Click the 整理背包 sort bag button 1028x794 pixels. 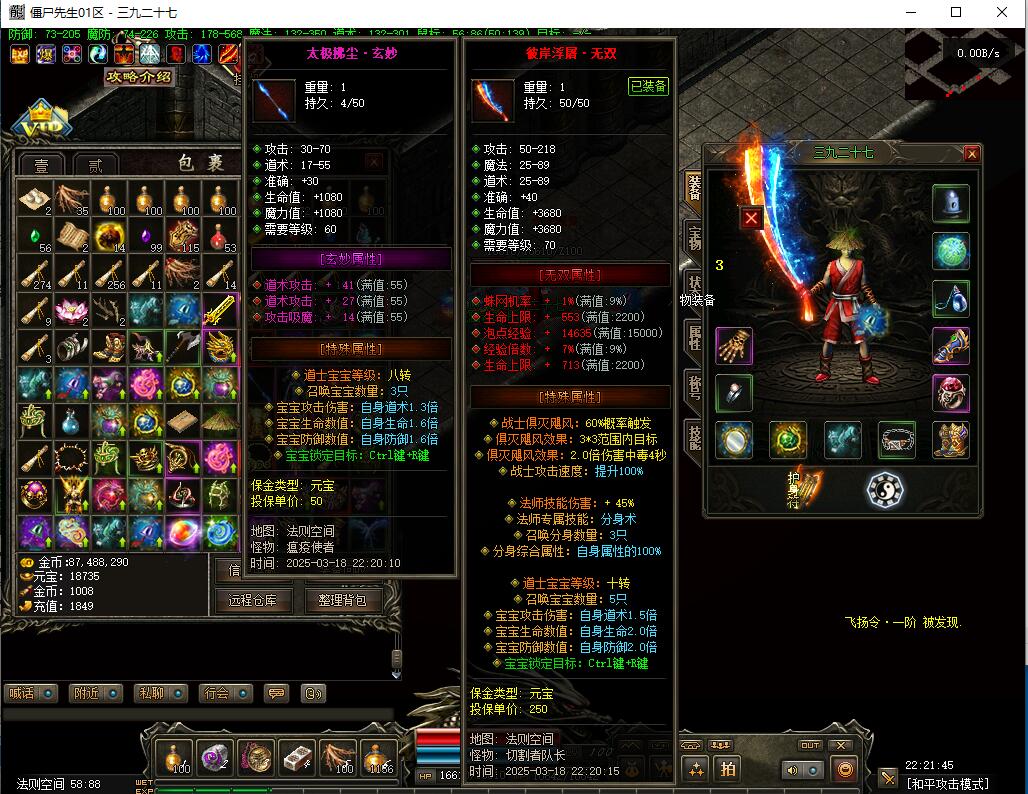pyautogui.click(x=342, y=600)
